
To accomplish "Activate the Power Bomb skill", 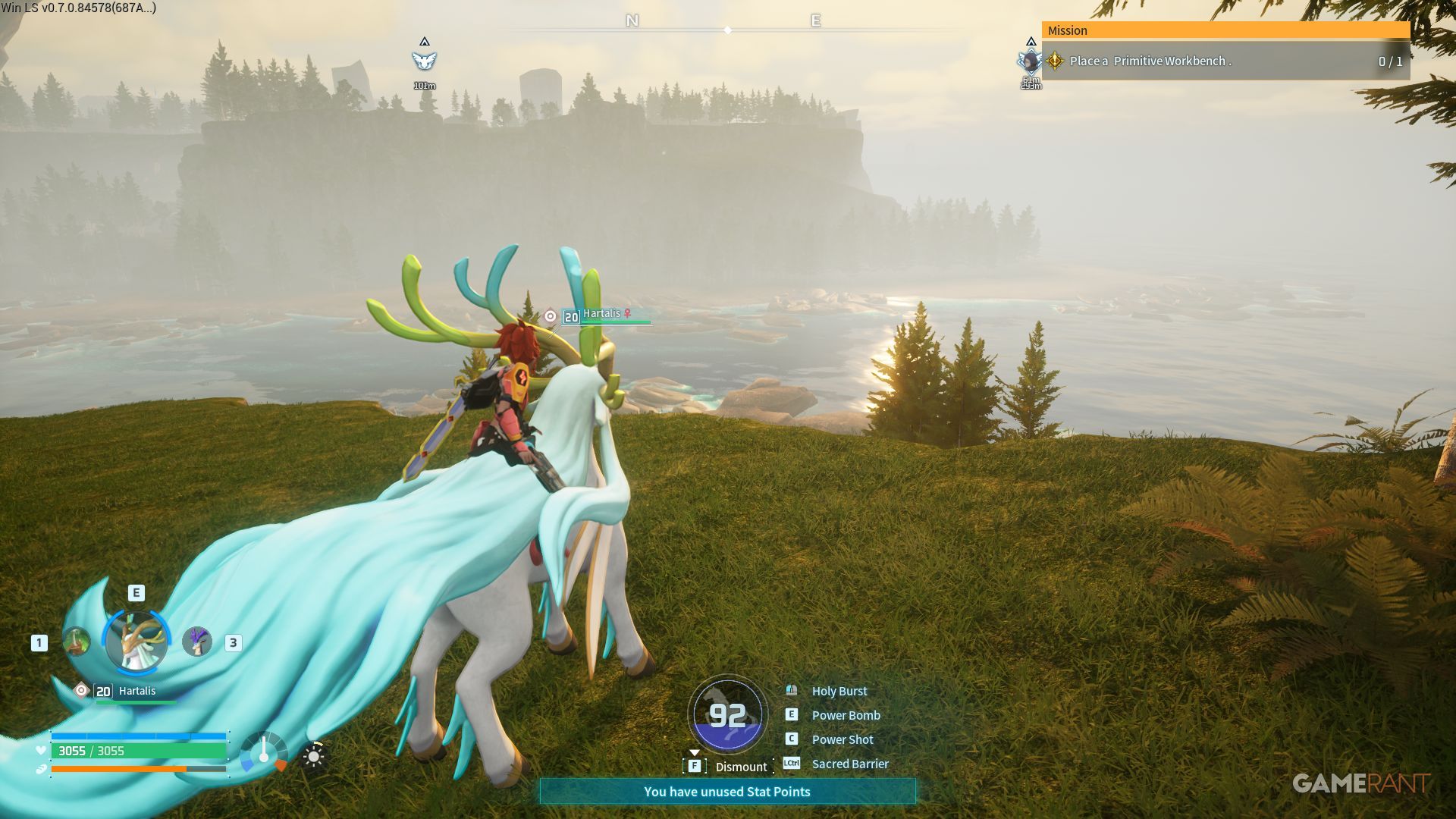I will [846, 715].
